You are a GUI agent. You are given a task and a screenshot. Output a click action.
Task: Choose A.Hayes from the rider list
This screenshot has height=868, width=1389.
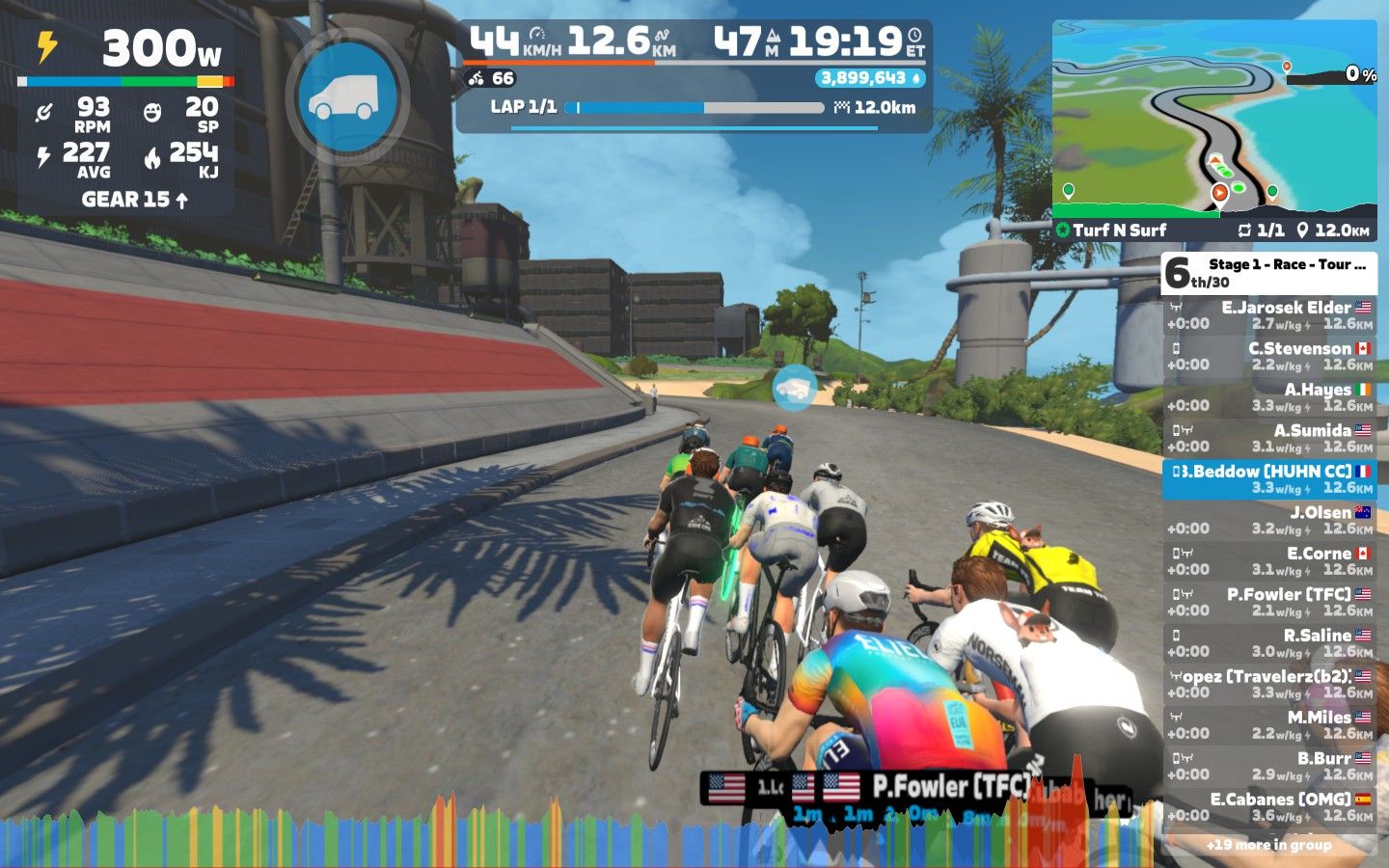pyautogui.click(x=1268, y=397)
